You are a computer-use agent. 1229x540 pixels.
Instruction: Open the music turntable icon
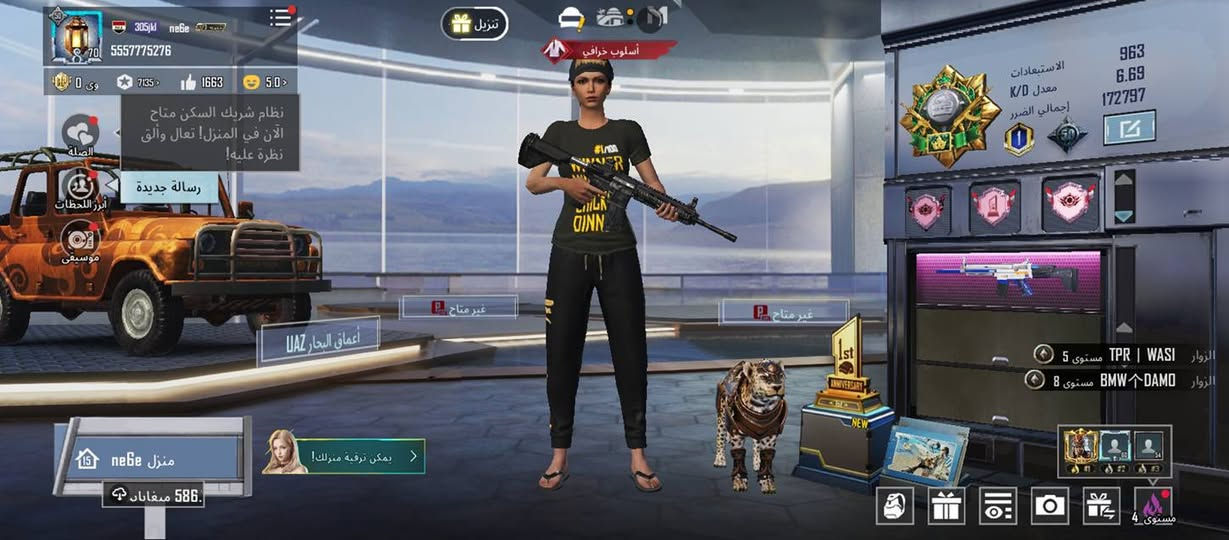[x=79, y=240]
